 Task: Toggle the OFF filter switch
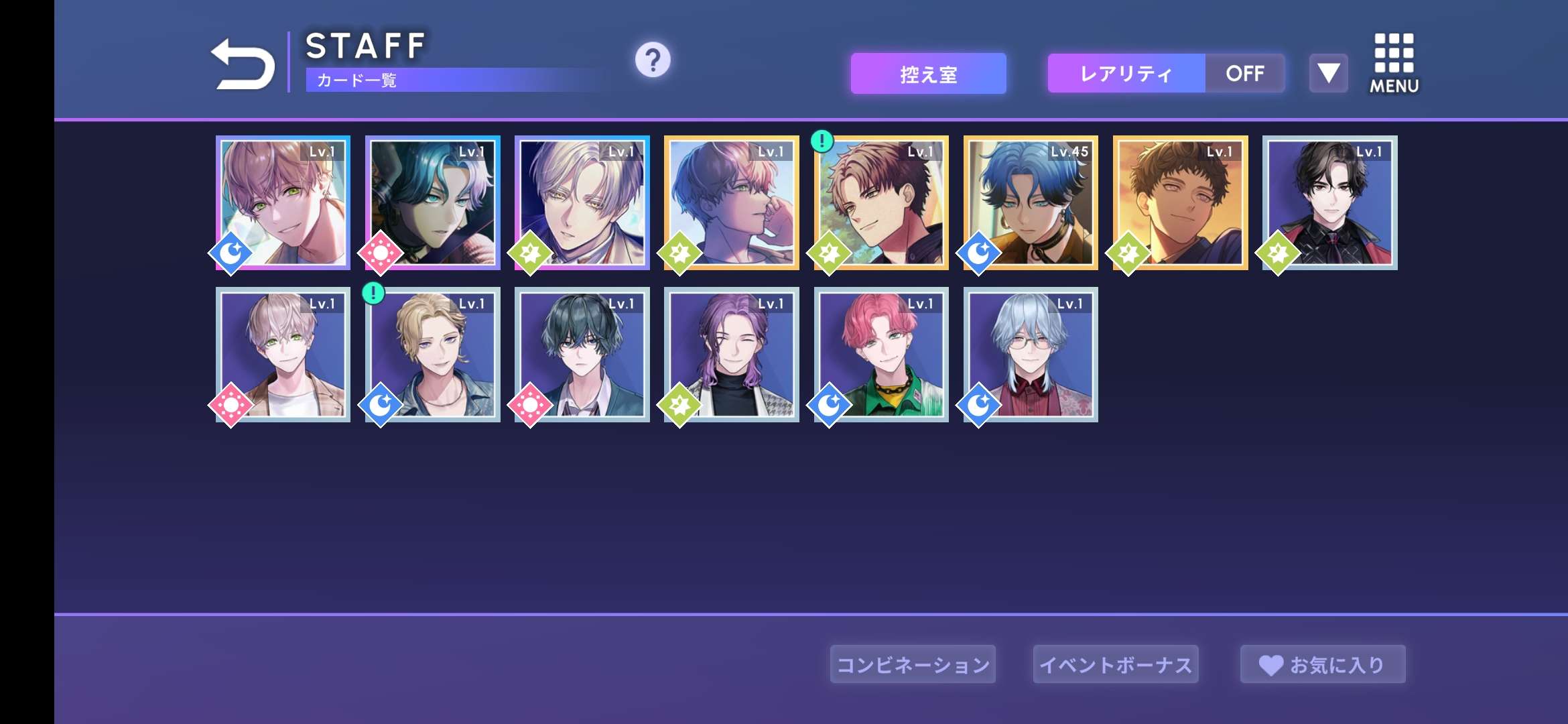pos(1244,74)
